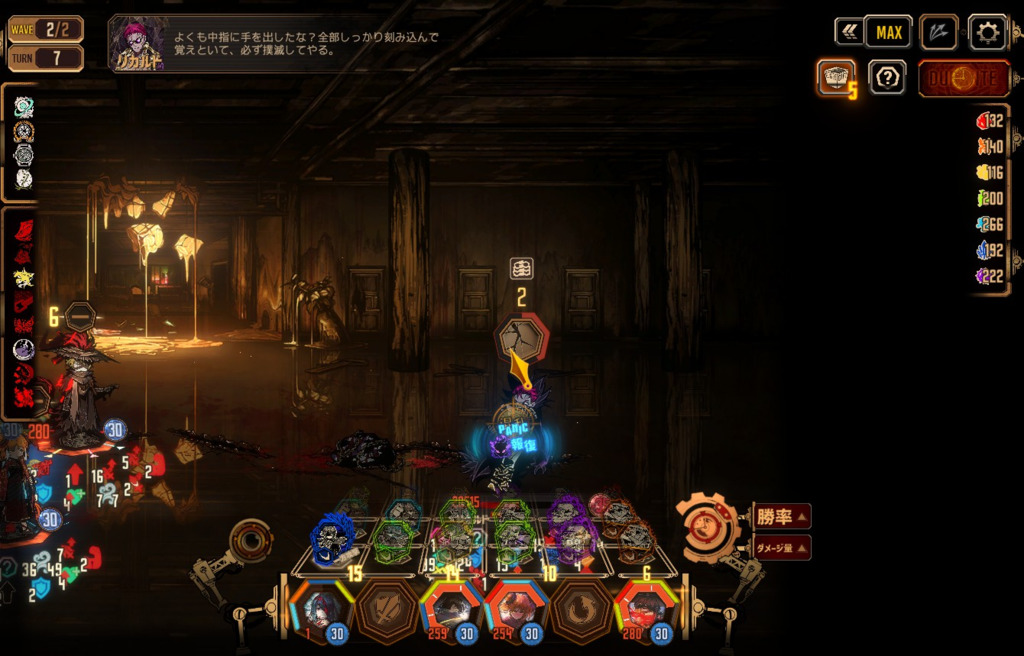Select the ダメージ量 damage auto-option
Screen dimensions: 1024x656
pyautogui.click(x=780, y=547)
